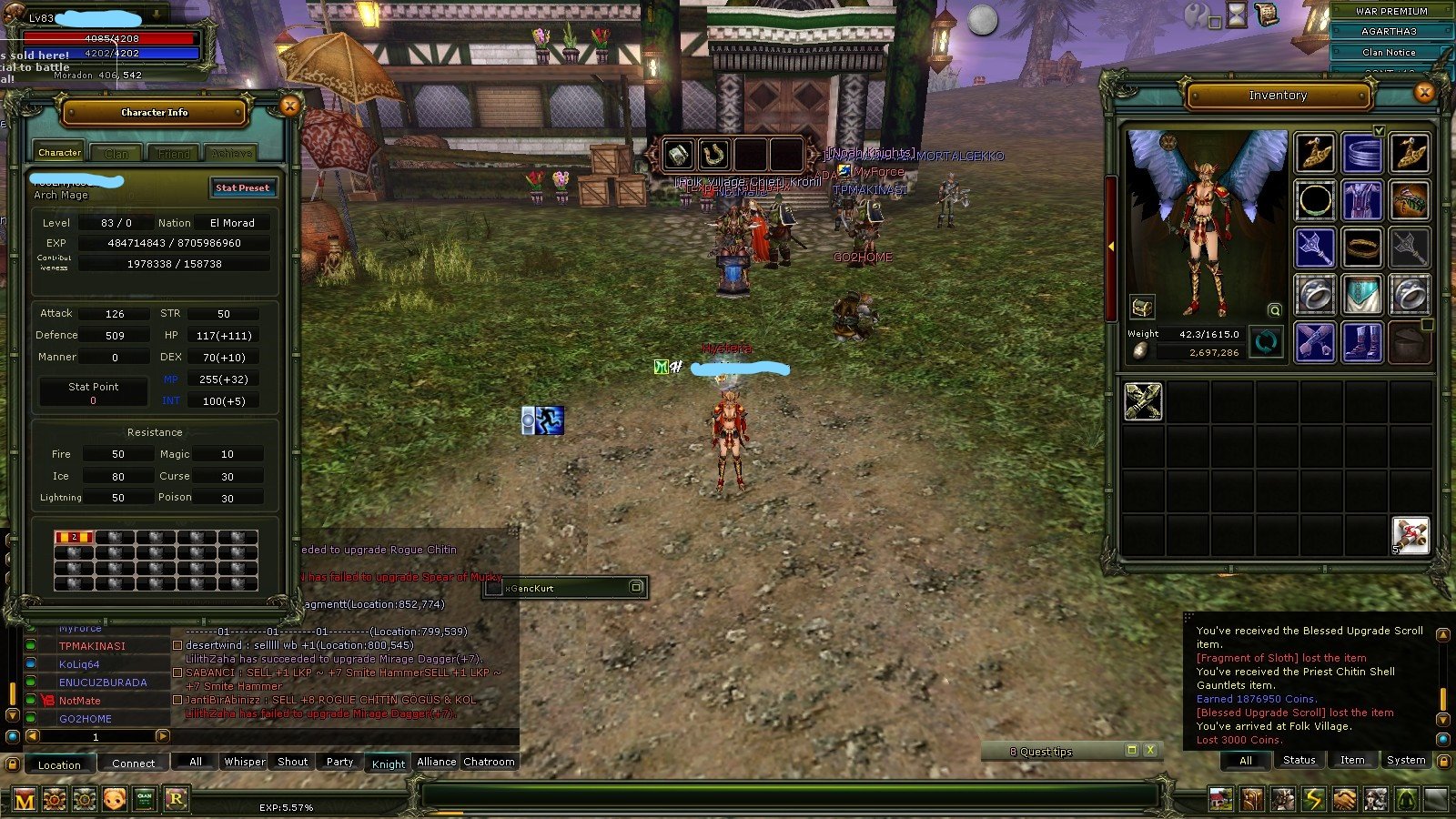The height and width of the screenshot is (819, 1456).
Task: Show the Achieve tab
Action: click(x=231, y=153)
